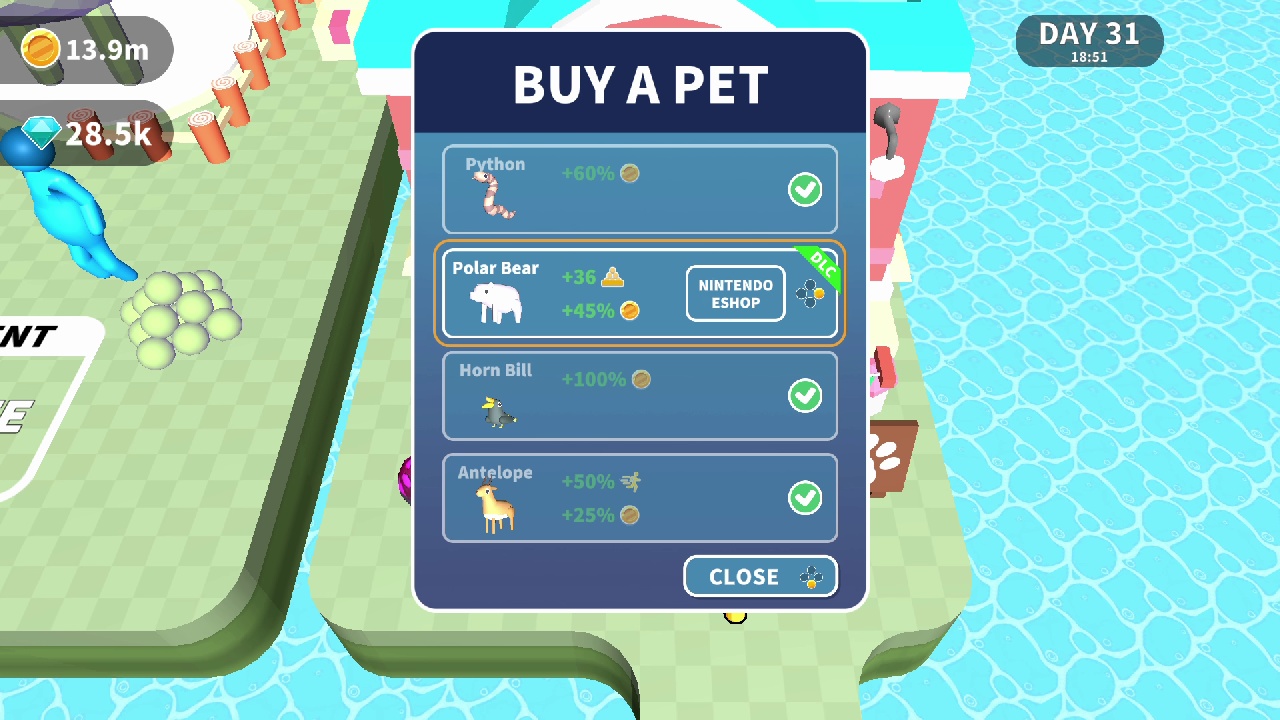The width and height of the screenshot is (1280, 720).
Task: Click the coin icon beside Horn Bill's +100%
Action: coord(641,379)
